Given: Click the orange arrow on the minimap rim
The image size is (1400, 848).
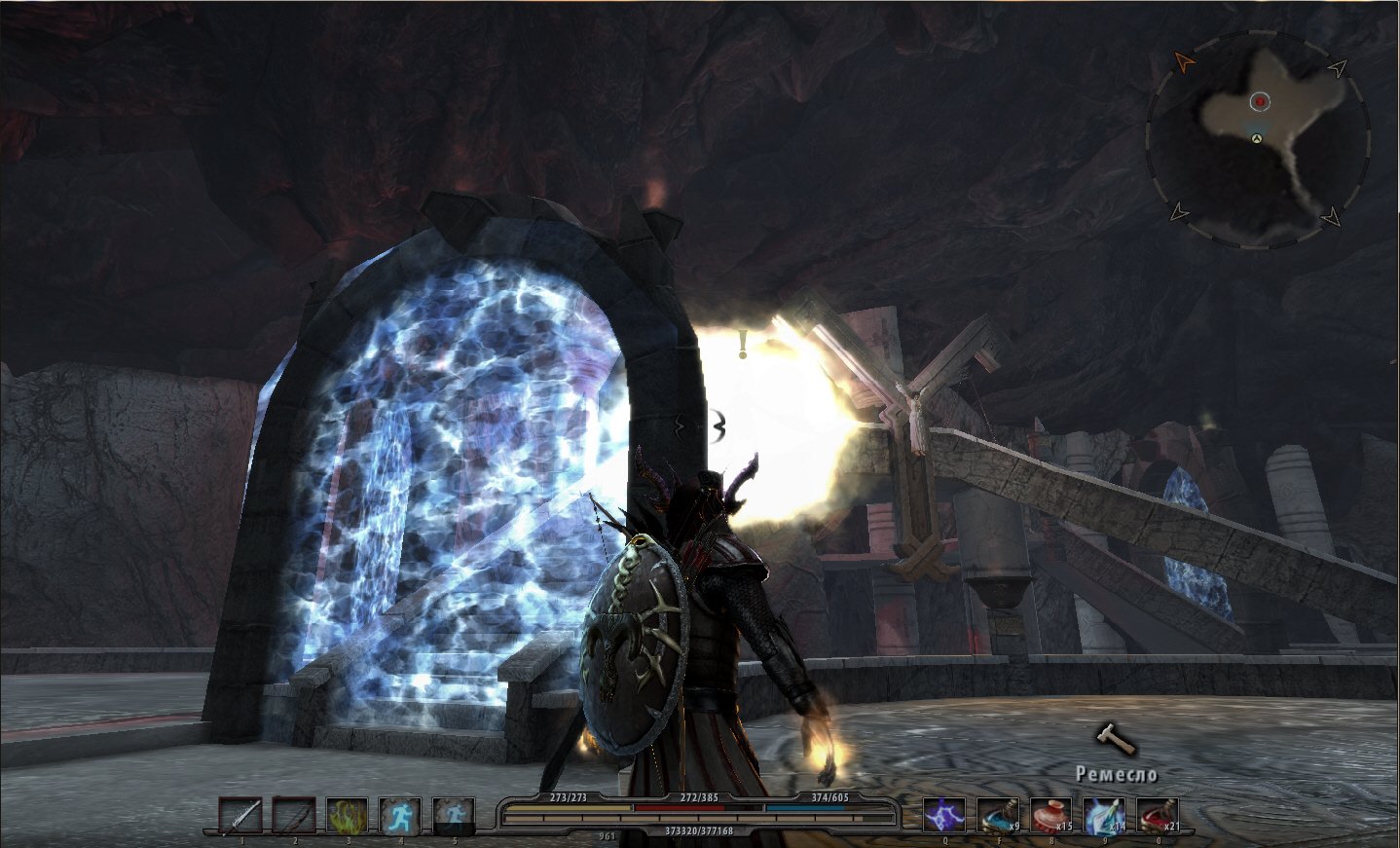Looking at the screenshot, I should click(x=1184, y=62).
